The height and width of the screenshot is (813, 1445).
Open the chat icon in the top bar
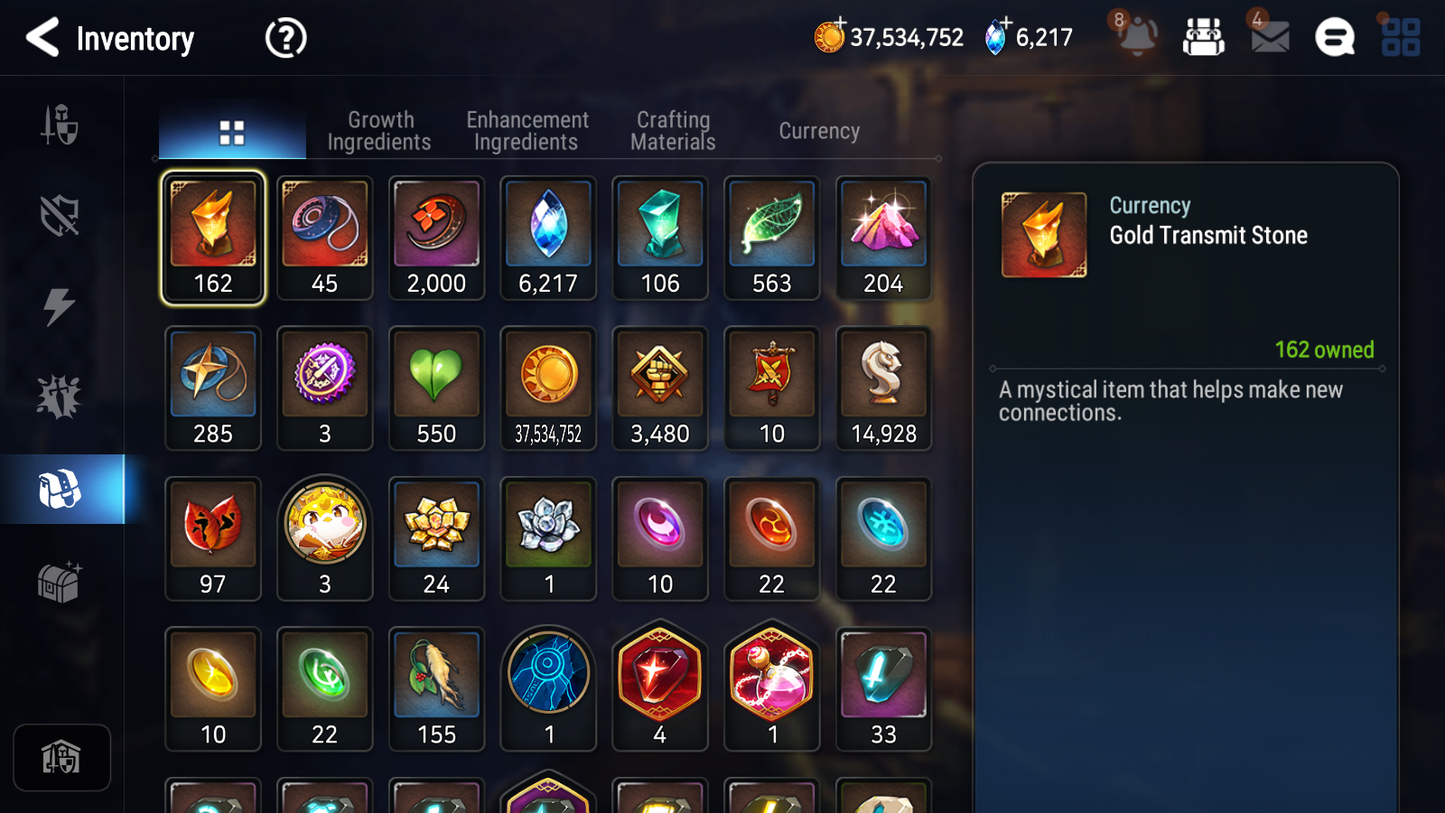[x=1334, y=38]
